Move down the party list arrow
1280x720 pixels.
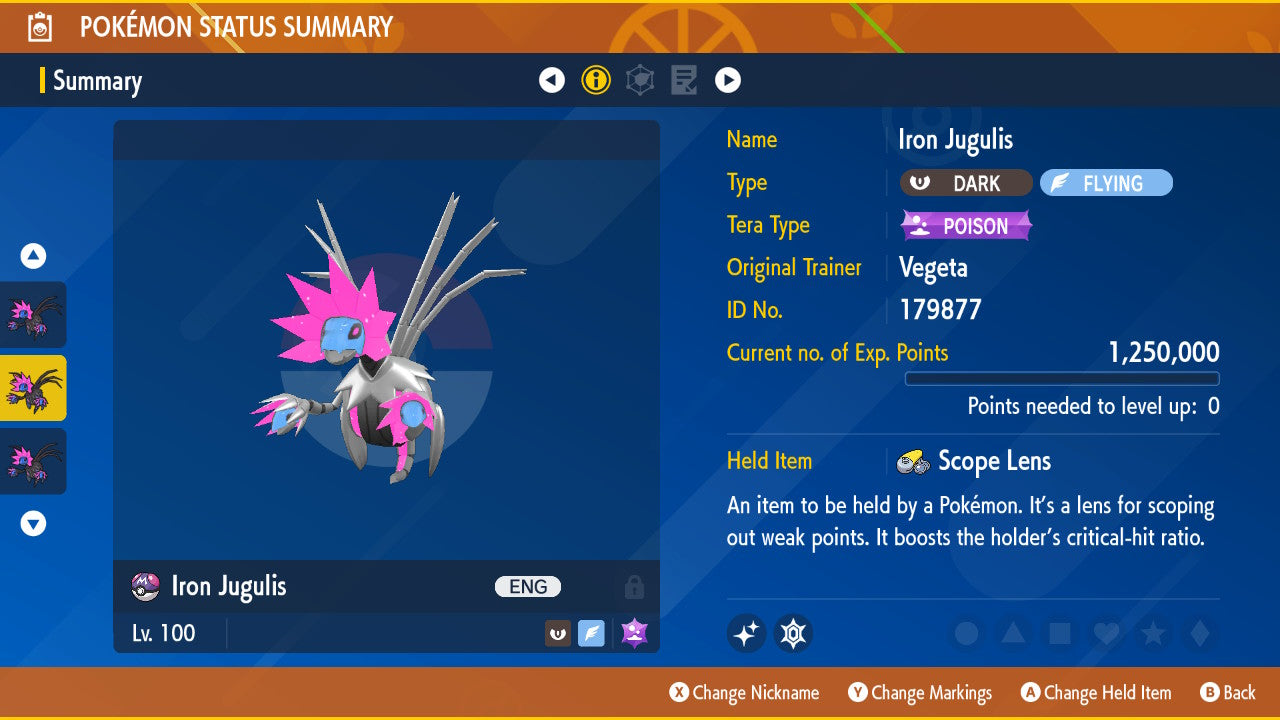click(33, 523)
